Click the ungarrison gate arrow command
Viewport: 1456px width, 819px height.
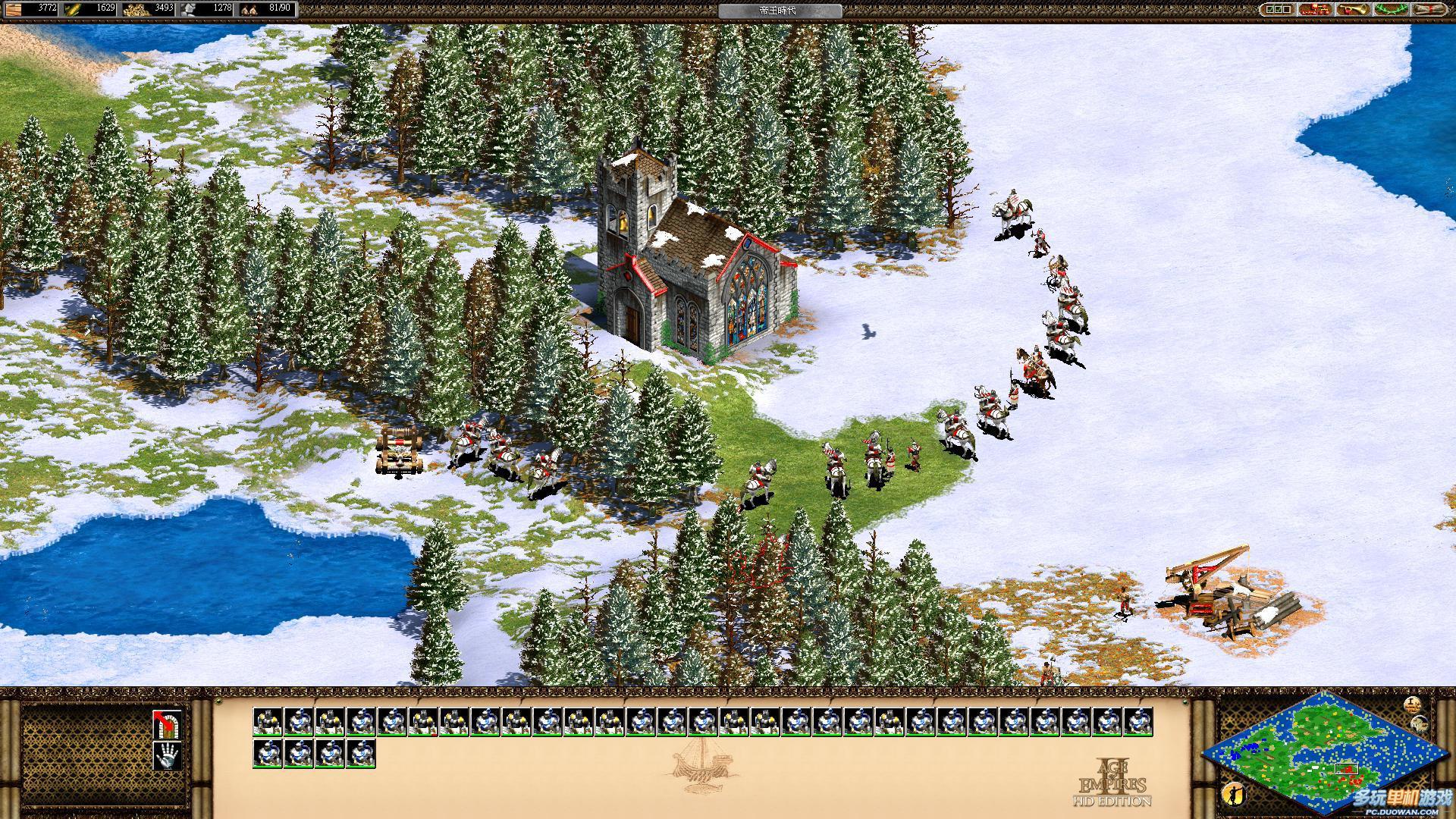[x=167, y=724]
